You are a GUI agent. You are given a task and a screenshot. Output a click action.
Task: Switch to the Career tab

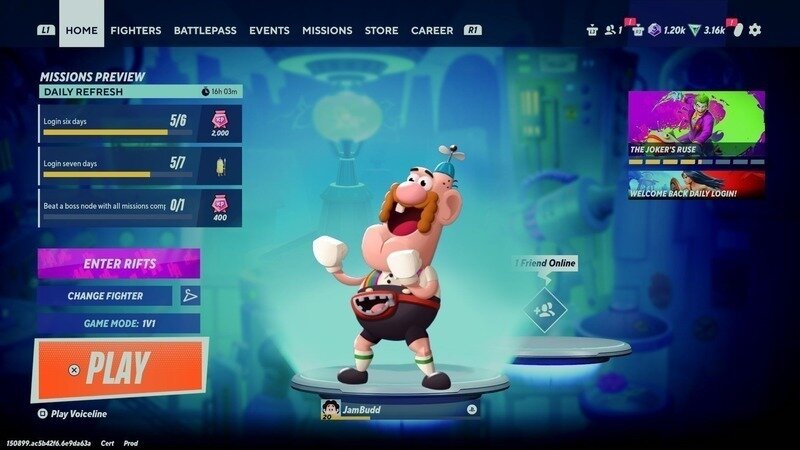tap(432, 30)
